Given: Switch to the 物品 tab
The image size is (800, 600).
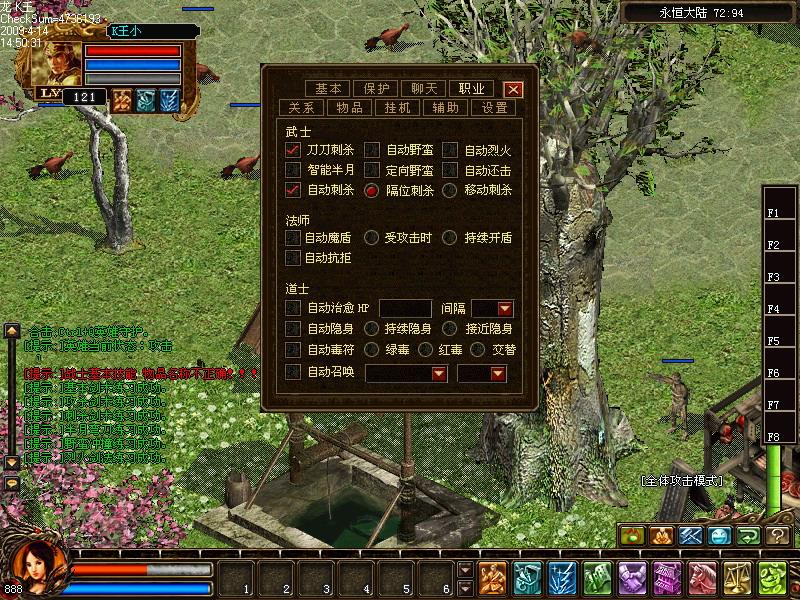Looking at the screenshot, I should click(x=349, y=107).
